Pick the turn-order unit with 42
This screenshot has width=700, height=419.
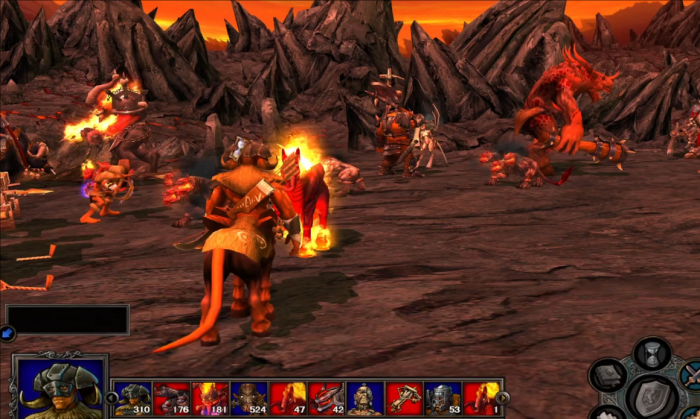[325, 397]
